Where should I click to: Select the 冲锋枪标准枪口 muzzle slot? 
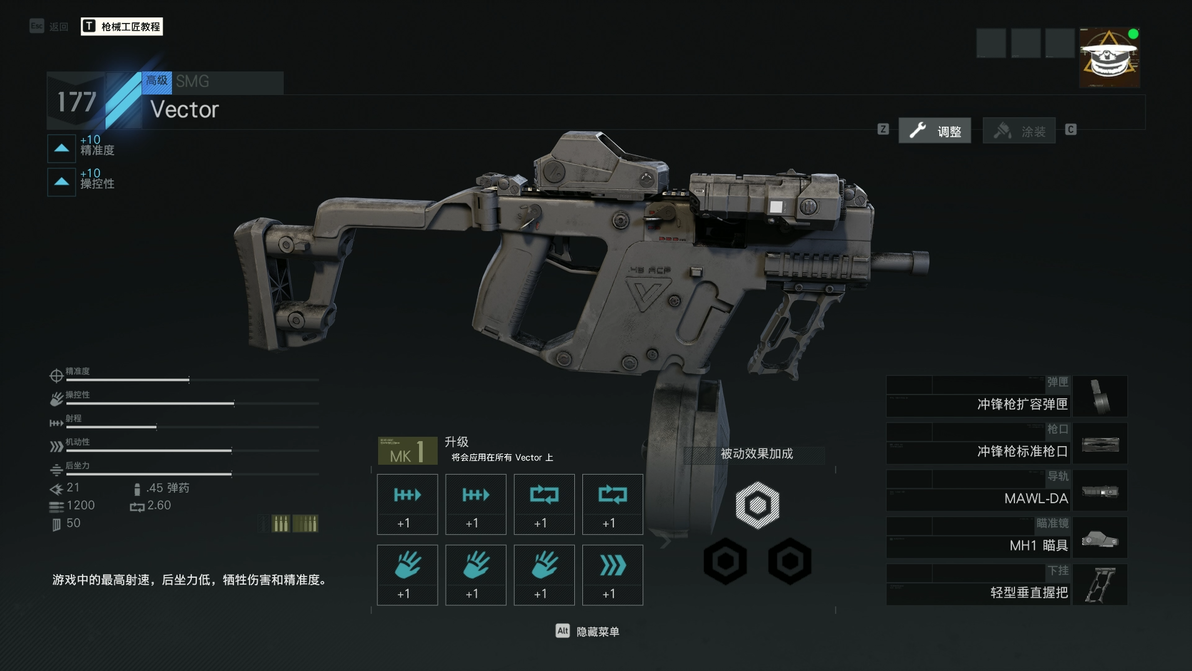(1006, 444)
